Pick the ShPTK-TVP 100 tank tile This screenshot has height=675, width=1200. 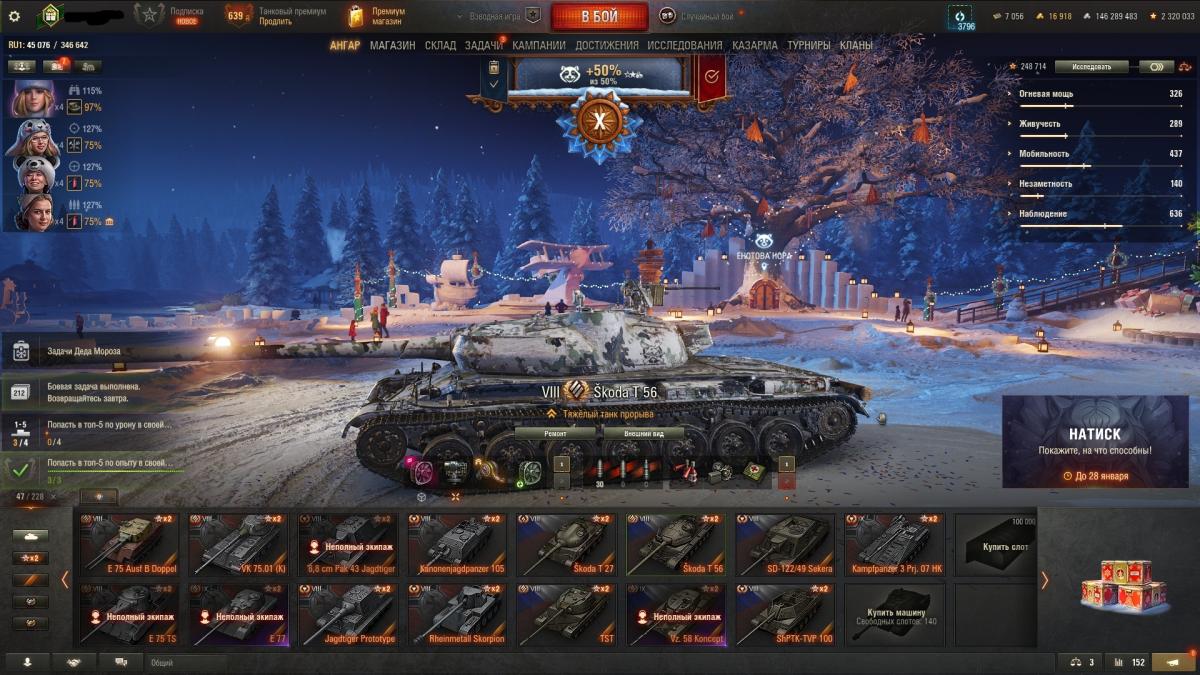tap(785, 615)
